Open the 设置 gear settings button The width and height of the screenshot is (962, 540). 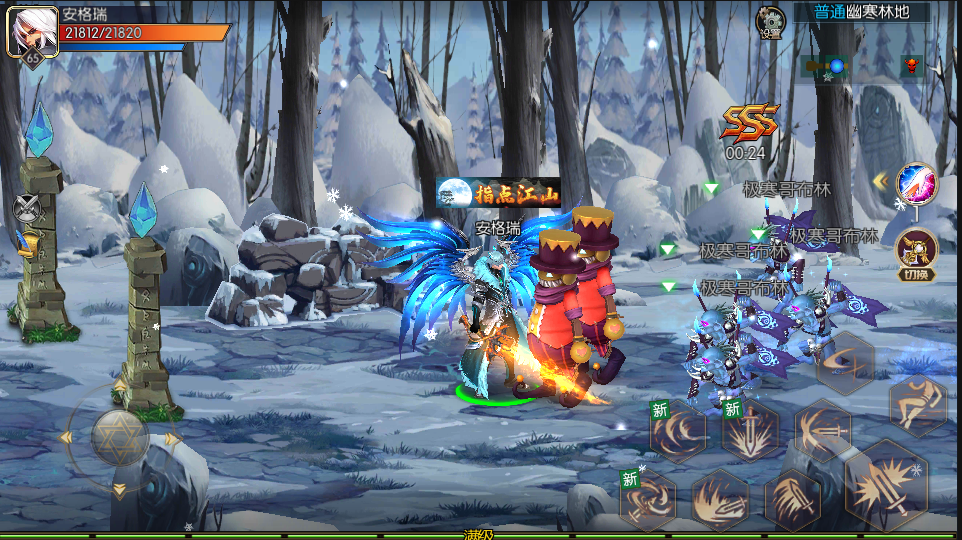click(x=770, y=21)
